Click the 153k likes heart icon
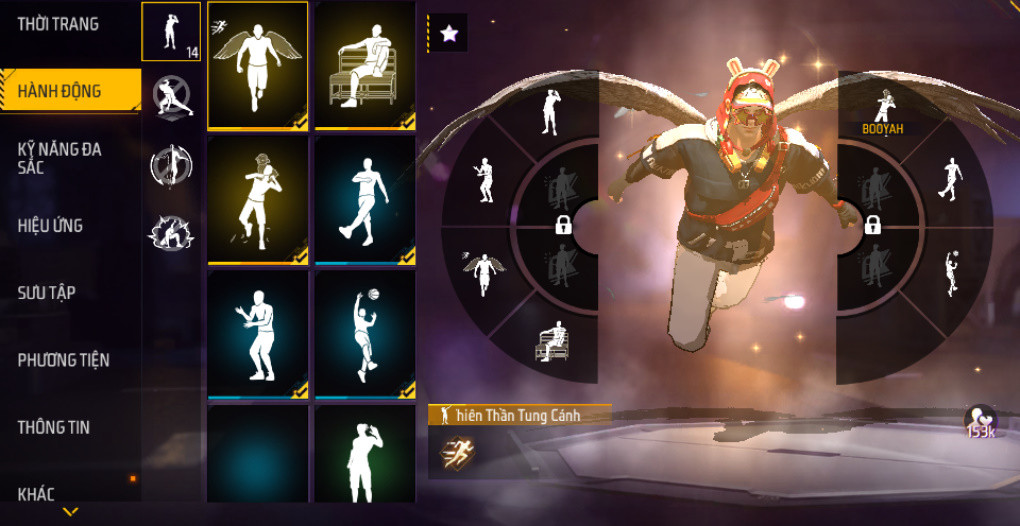Screen dimensions: 1020x526 click(980, 422)
